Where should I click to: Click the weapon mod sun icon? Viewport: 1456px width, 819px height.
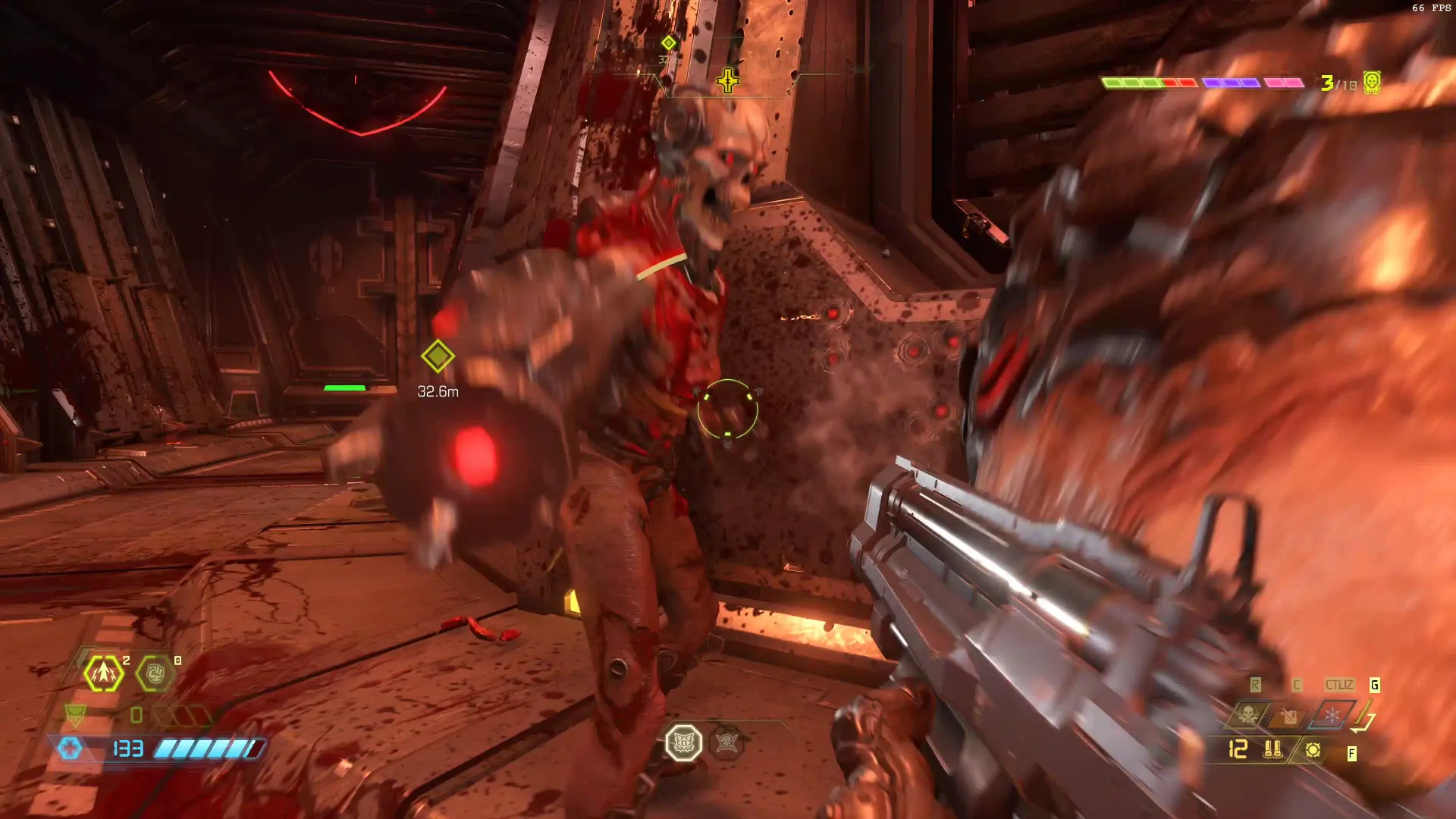tap(1313, 750)
